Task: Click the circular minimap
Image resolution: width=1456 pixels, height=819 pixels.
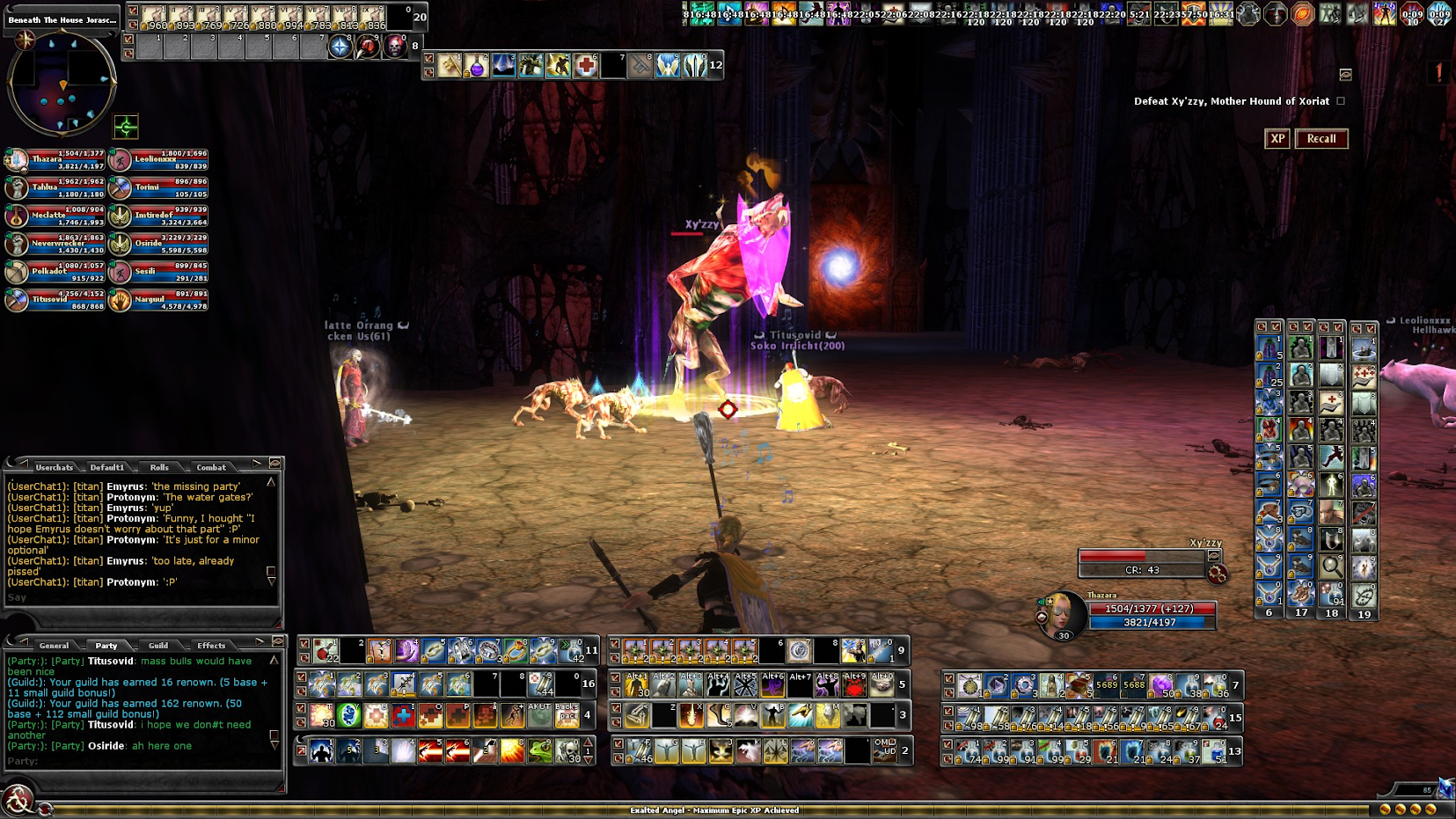Action: click(62, 84)
